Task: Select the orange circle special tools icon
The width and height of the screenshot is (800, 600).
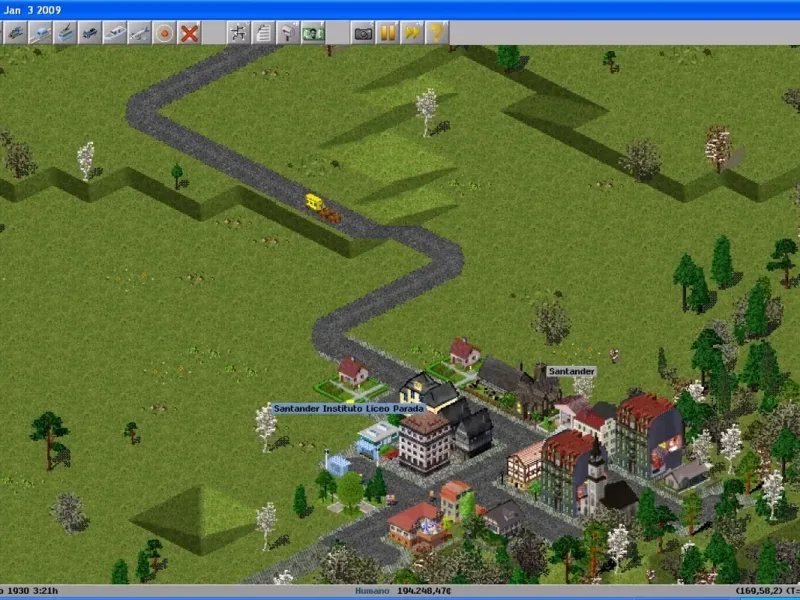Action: [164, 33]
